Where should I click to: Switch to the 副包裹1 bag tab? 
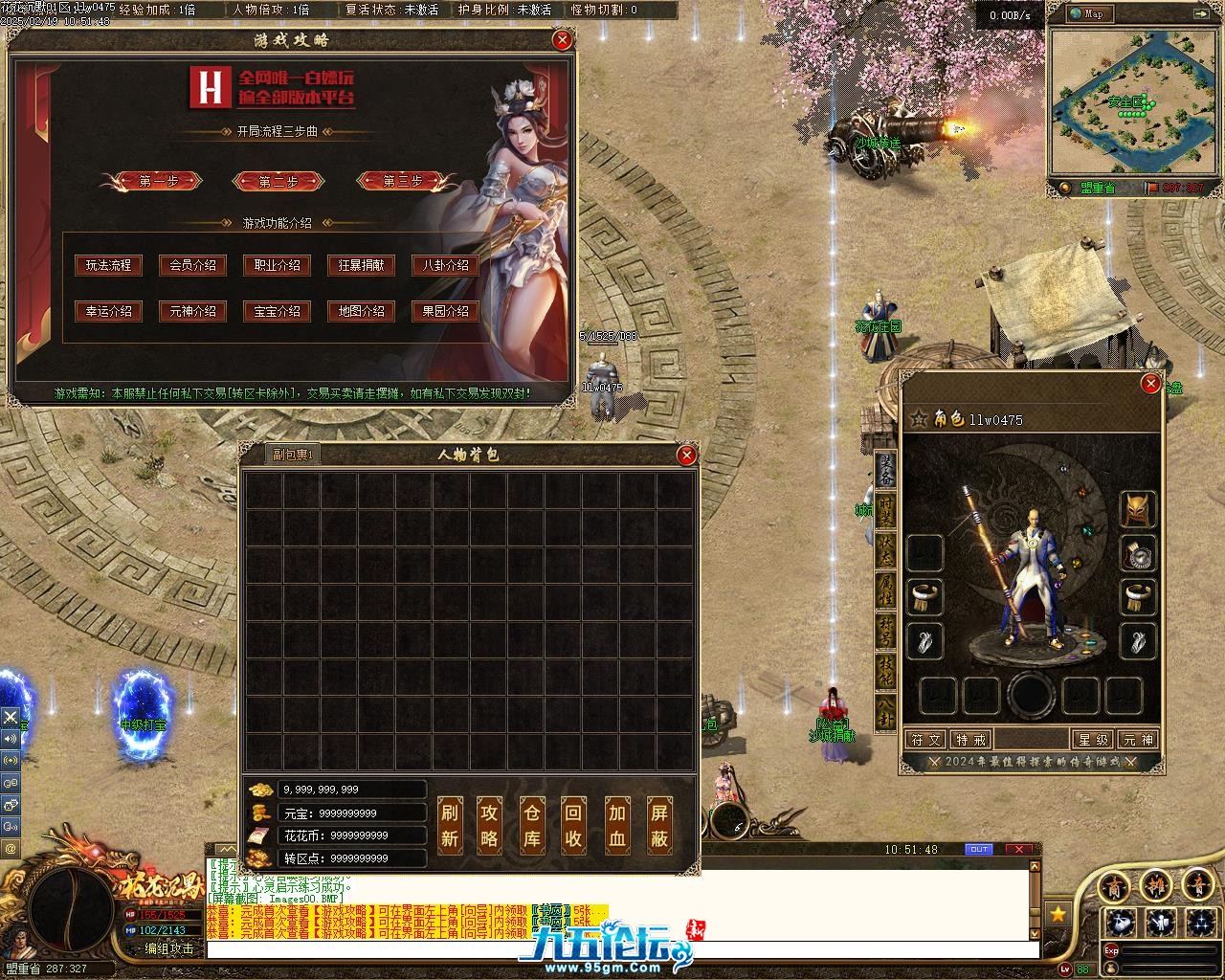click(293, 455)
